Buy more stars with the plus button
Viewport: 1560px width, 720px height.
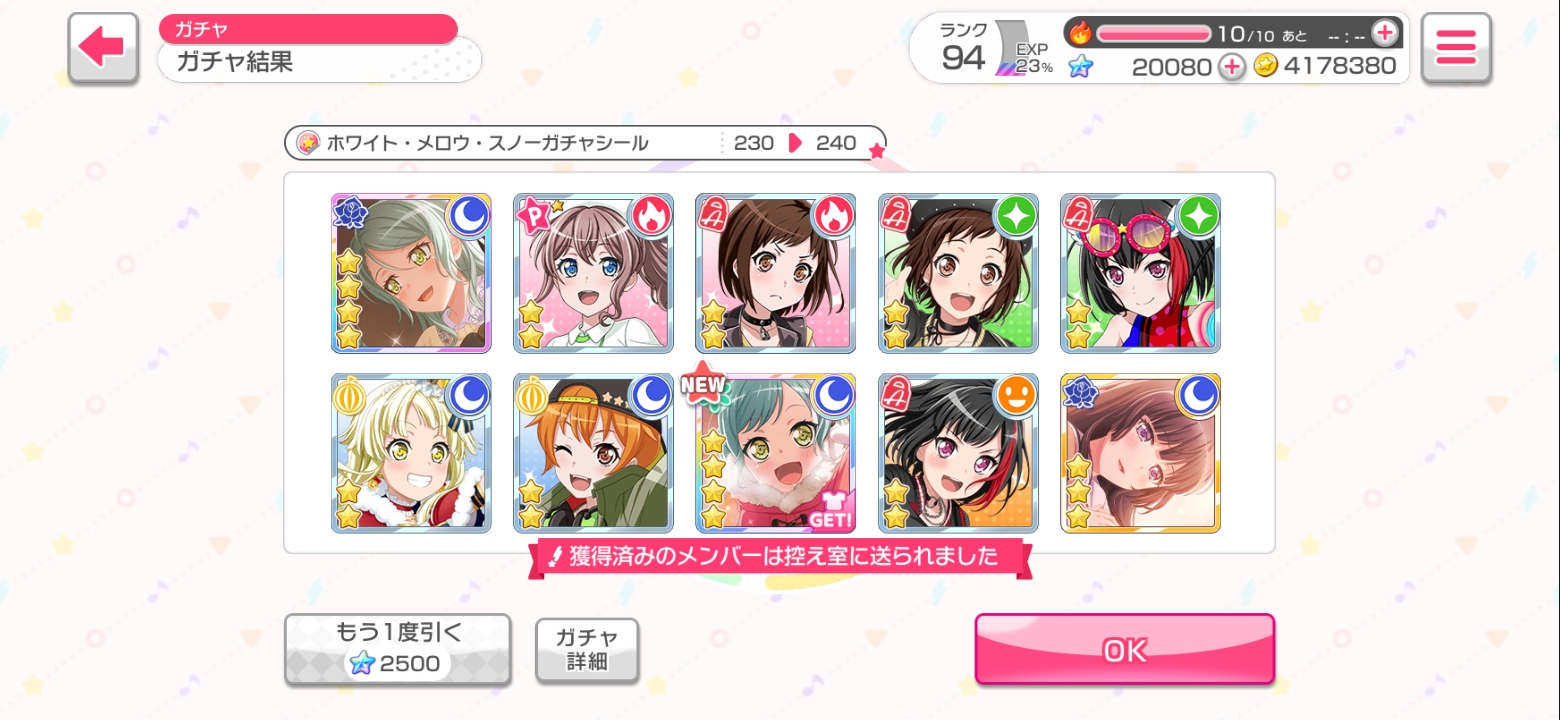1232,67
